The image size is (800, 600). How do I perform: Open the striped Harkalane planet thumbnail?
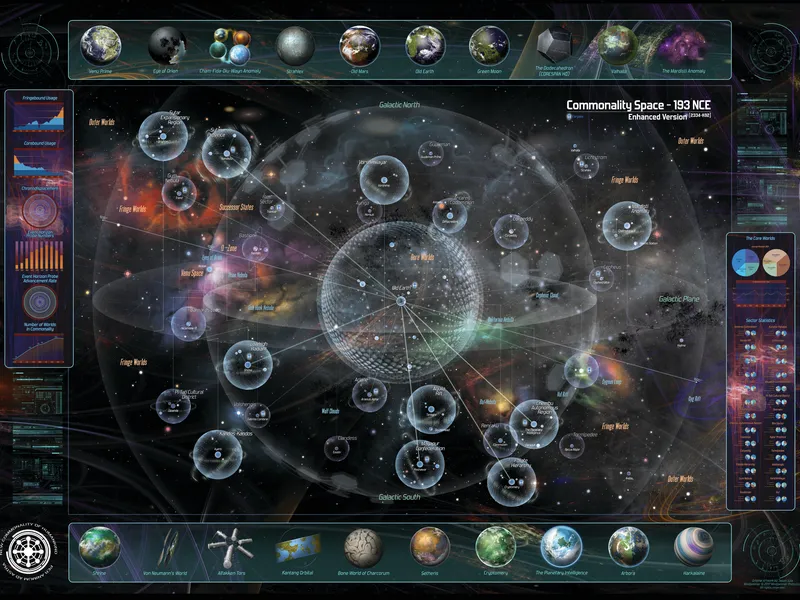693,546
